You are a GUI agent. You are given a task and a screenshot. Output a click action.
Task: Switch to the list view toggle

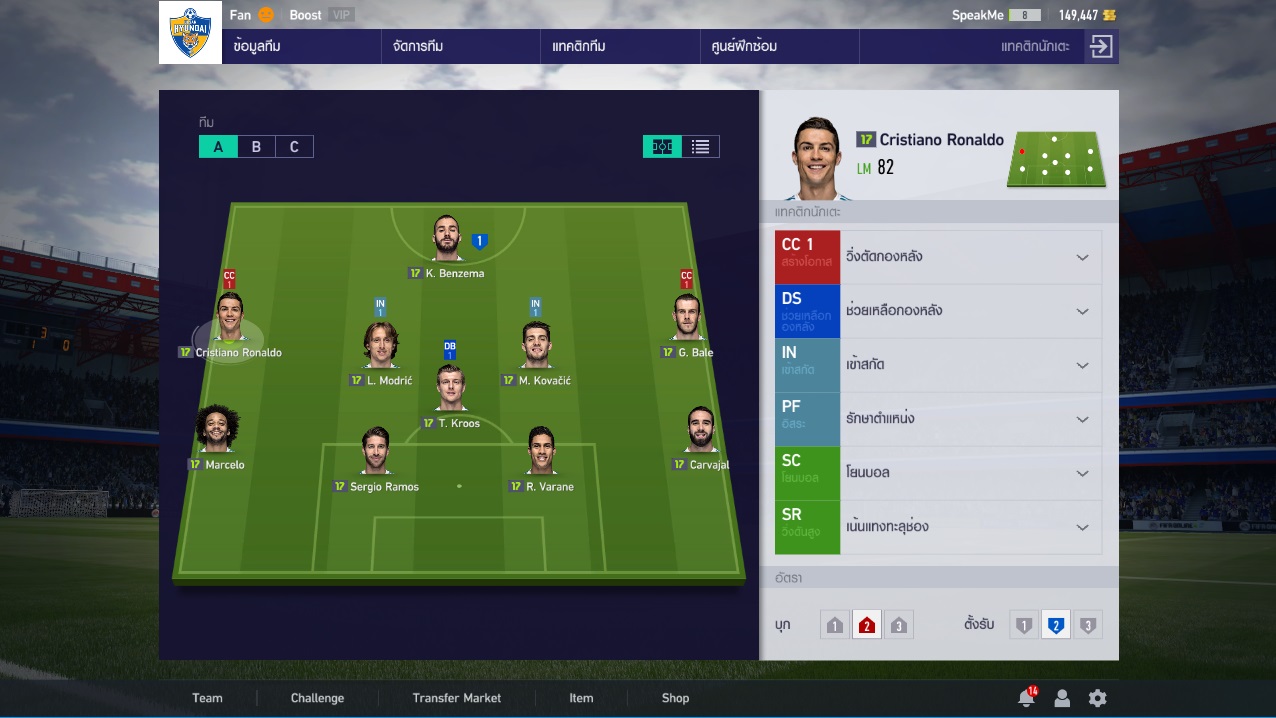click(x=700, y=147)
